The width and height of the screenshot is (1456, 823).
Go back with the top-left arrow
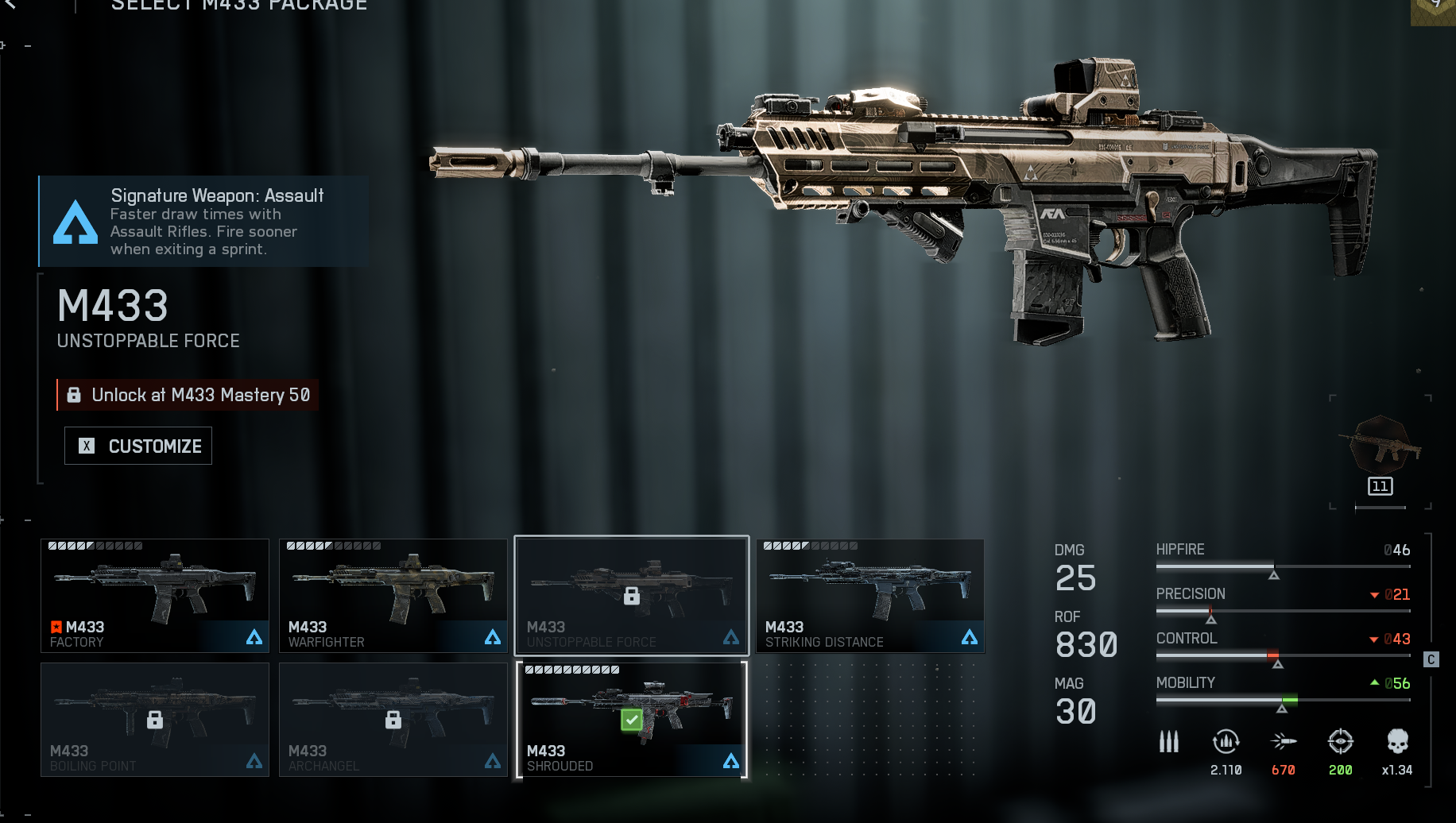10,5
